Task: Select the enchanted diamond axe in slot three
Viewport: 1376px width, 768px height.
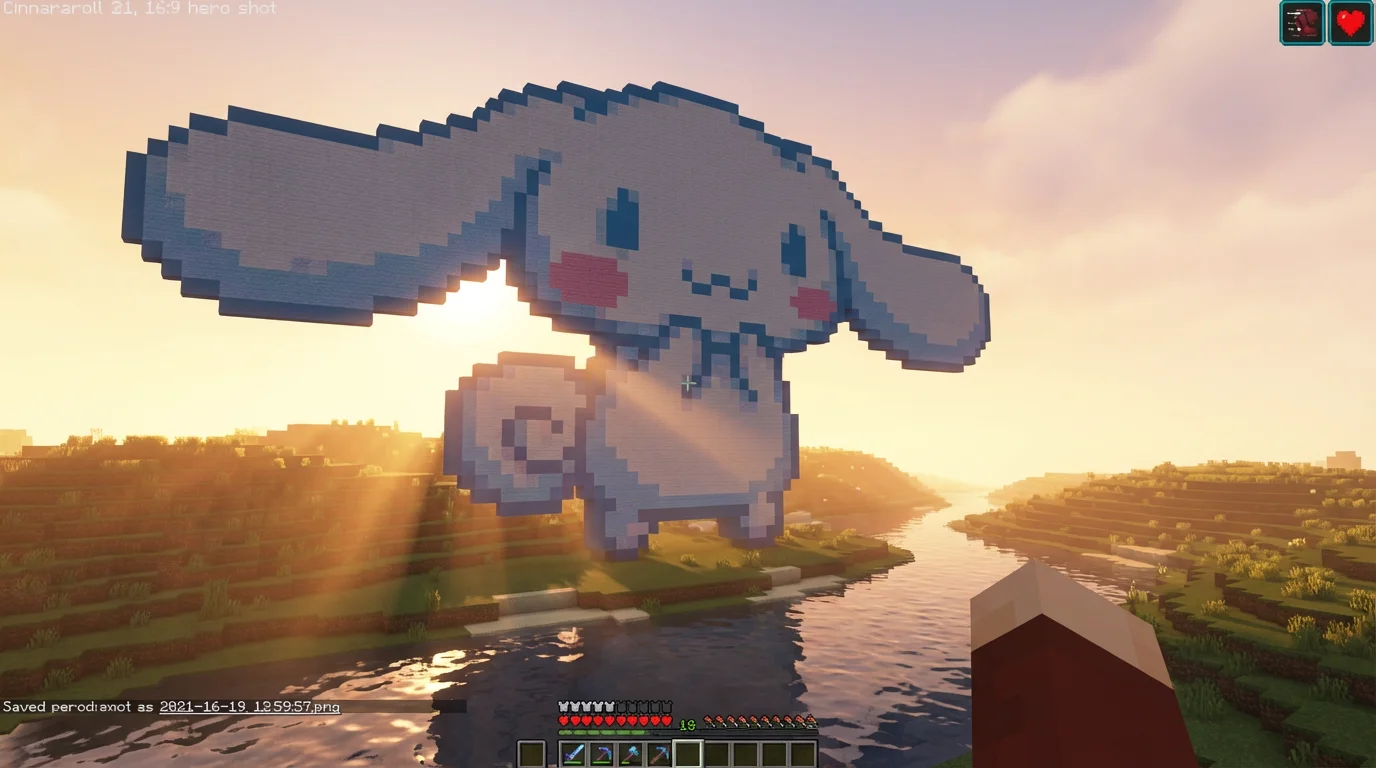Action: coord(632,753)
